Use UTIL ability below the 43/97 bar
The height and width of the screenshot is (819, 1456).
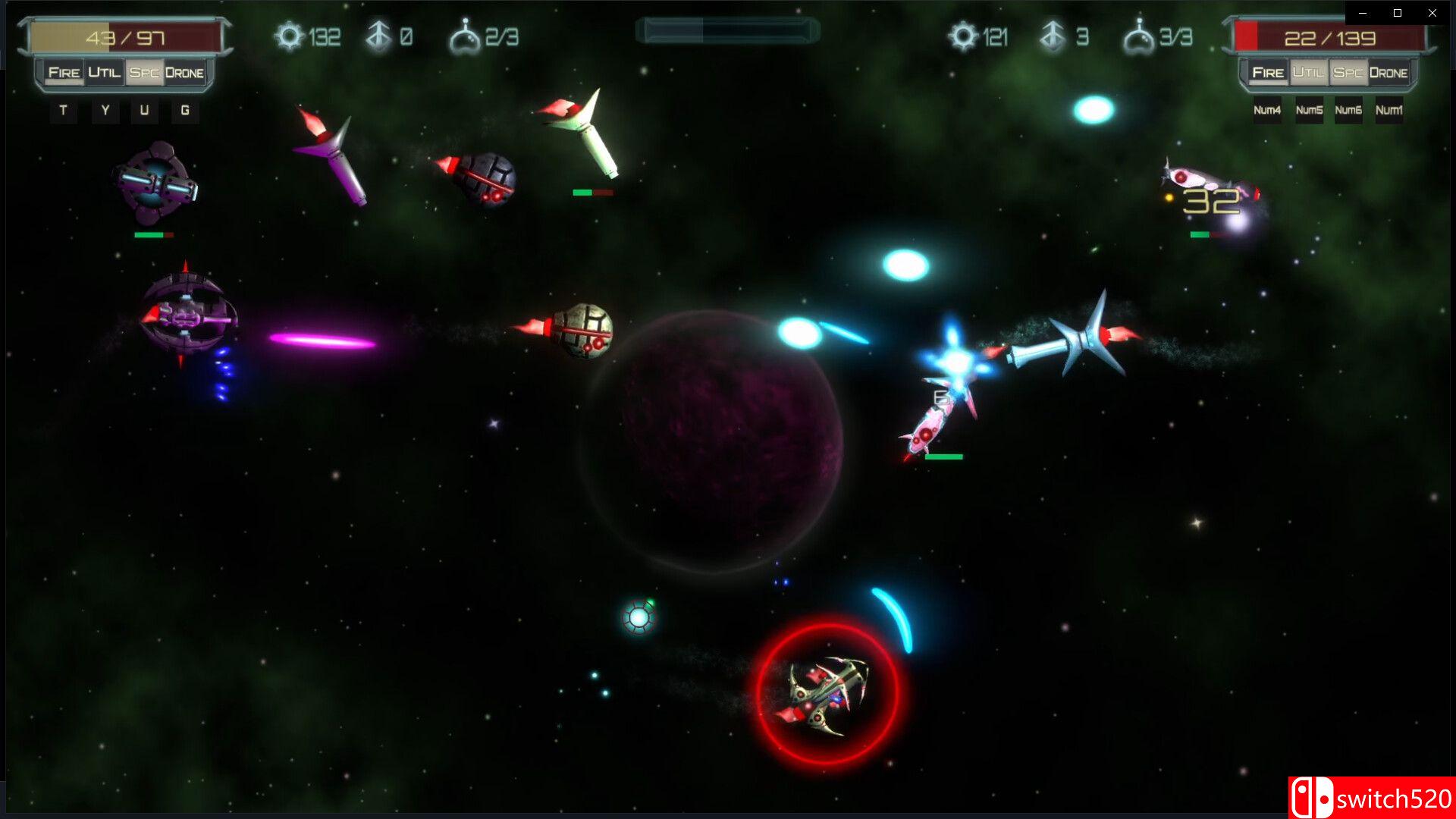click(104, 73)
